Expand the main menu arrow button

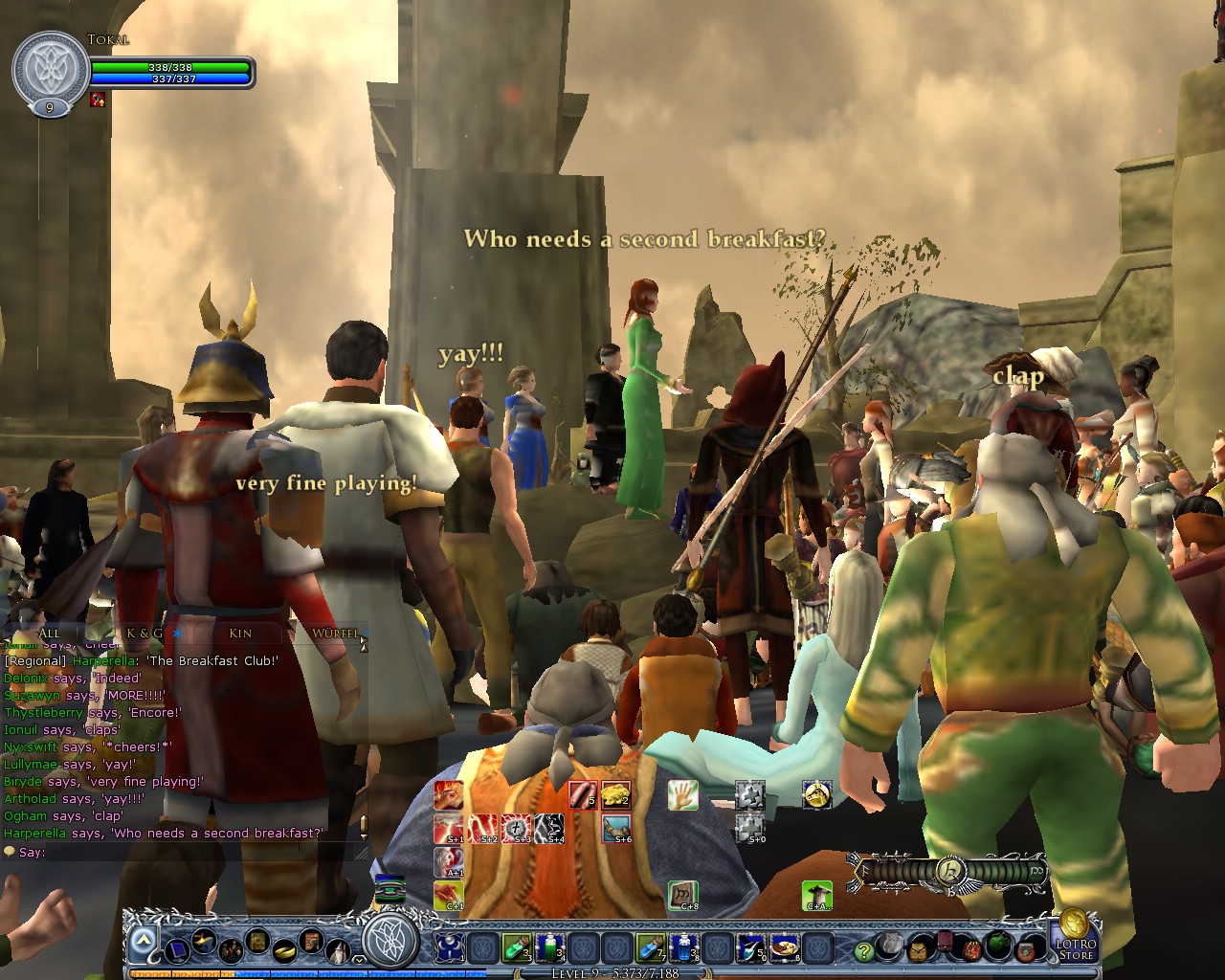pyautogui.click(x=143, y=943)
